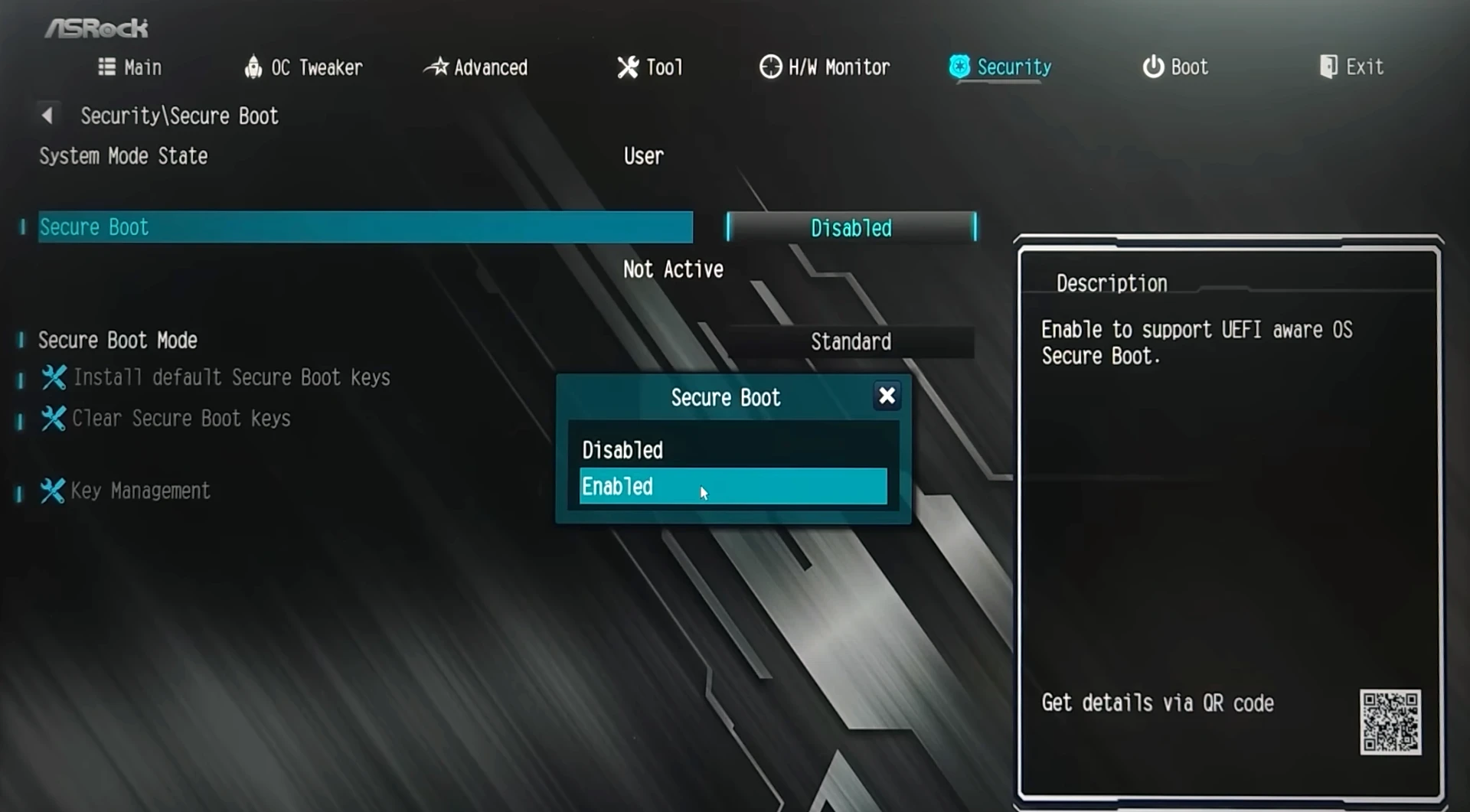
Task: Select Clear Secure Boot keys
Action: click(181, 419)
